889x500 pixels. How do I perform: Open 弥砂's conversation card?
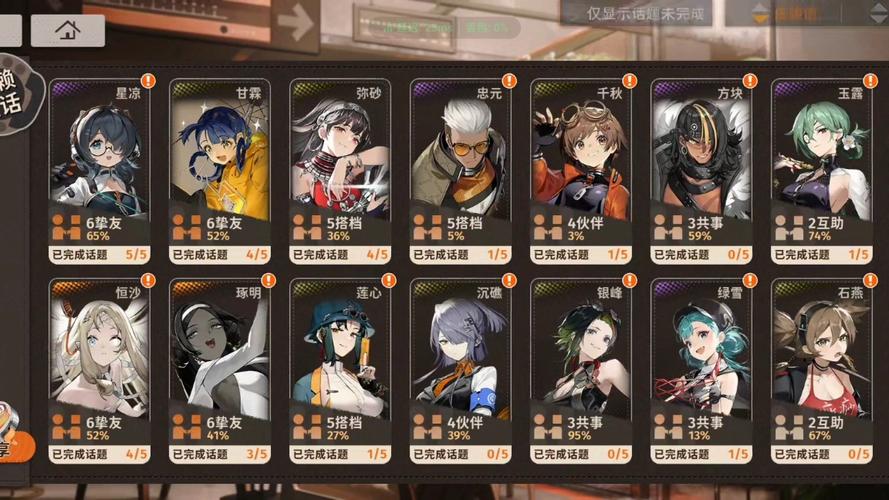coord(340,170)
